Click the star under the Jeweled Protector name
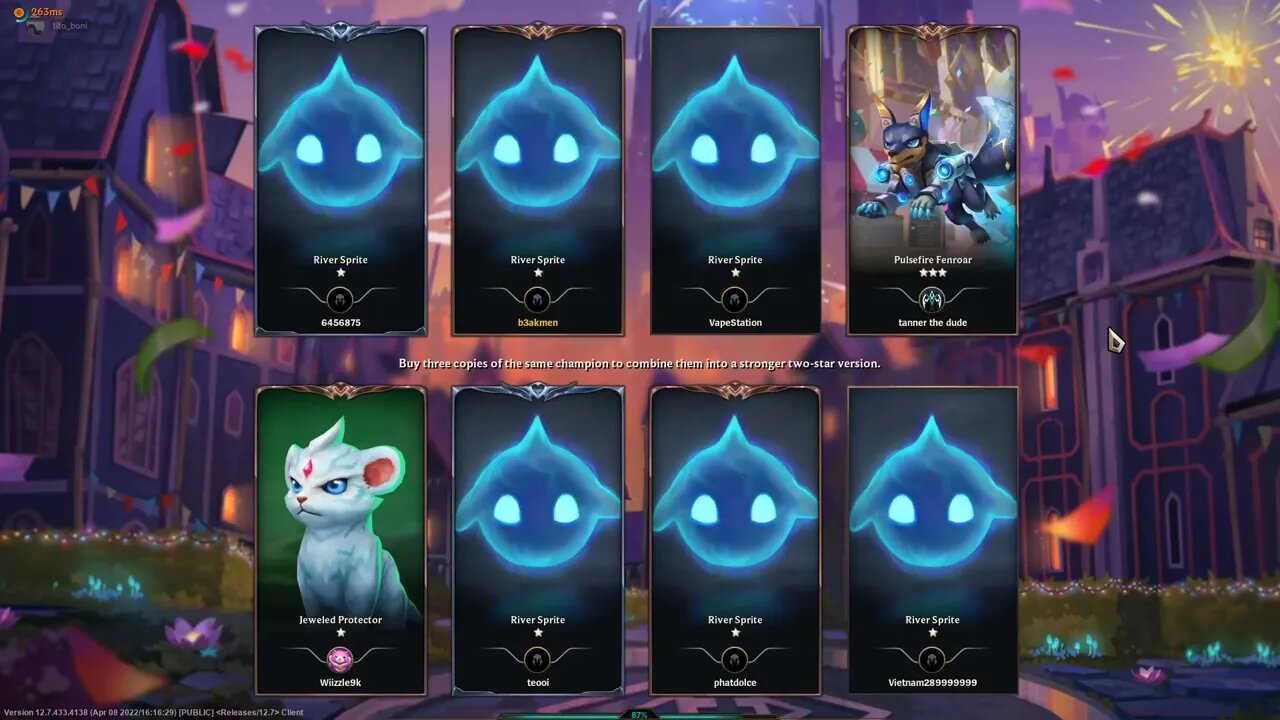This screenshot has height=720, width=1280. [x=340, y=633]
